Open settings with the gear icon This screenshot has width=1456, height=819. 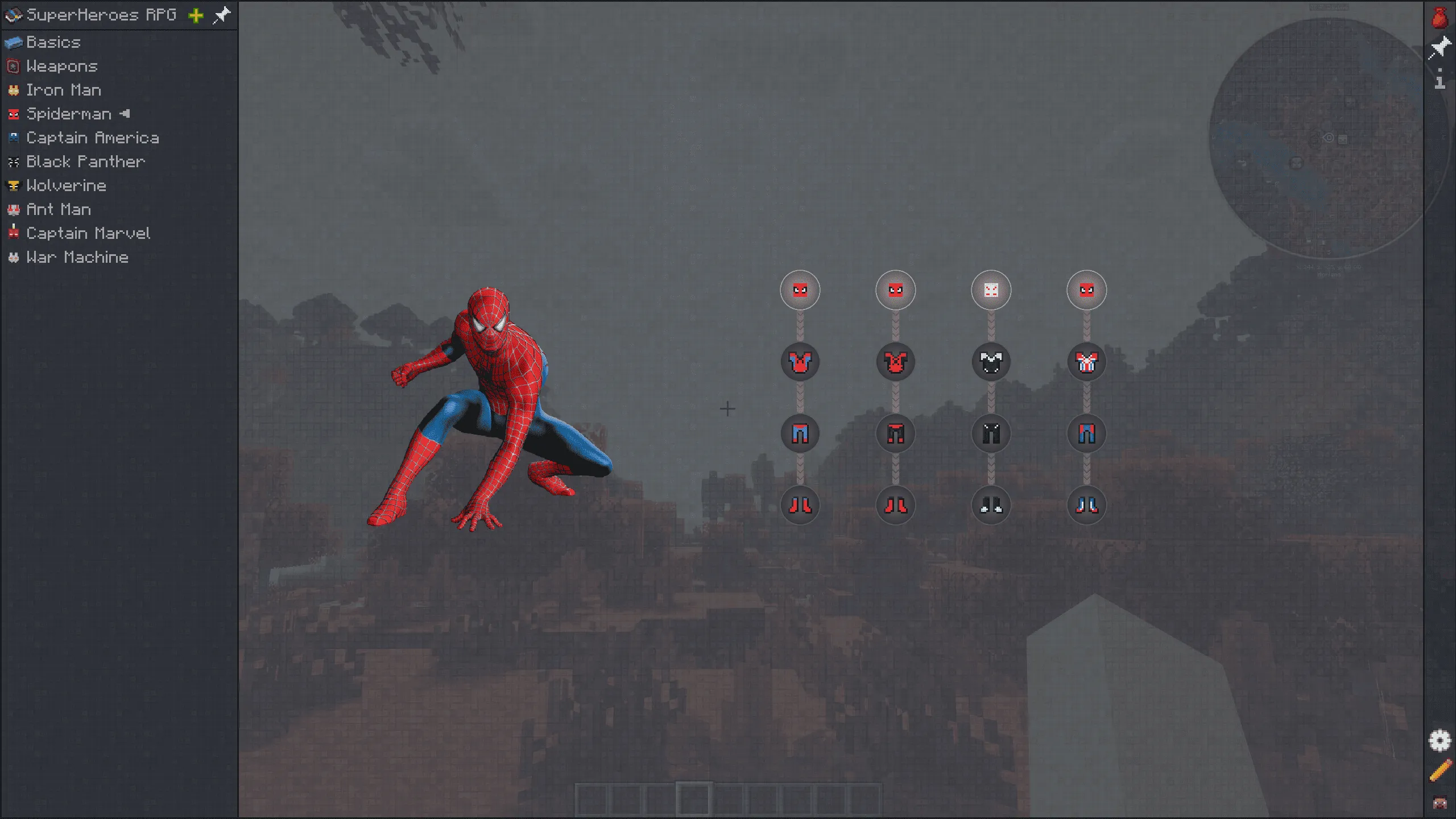click(x=1441, y=741)
